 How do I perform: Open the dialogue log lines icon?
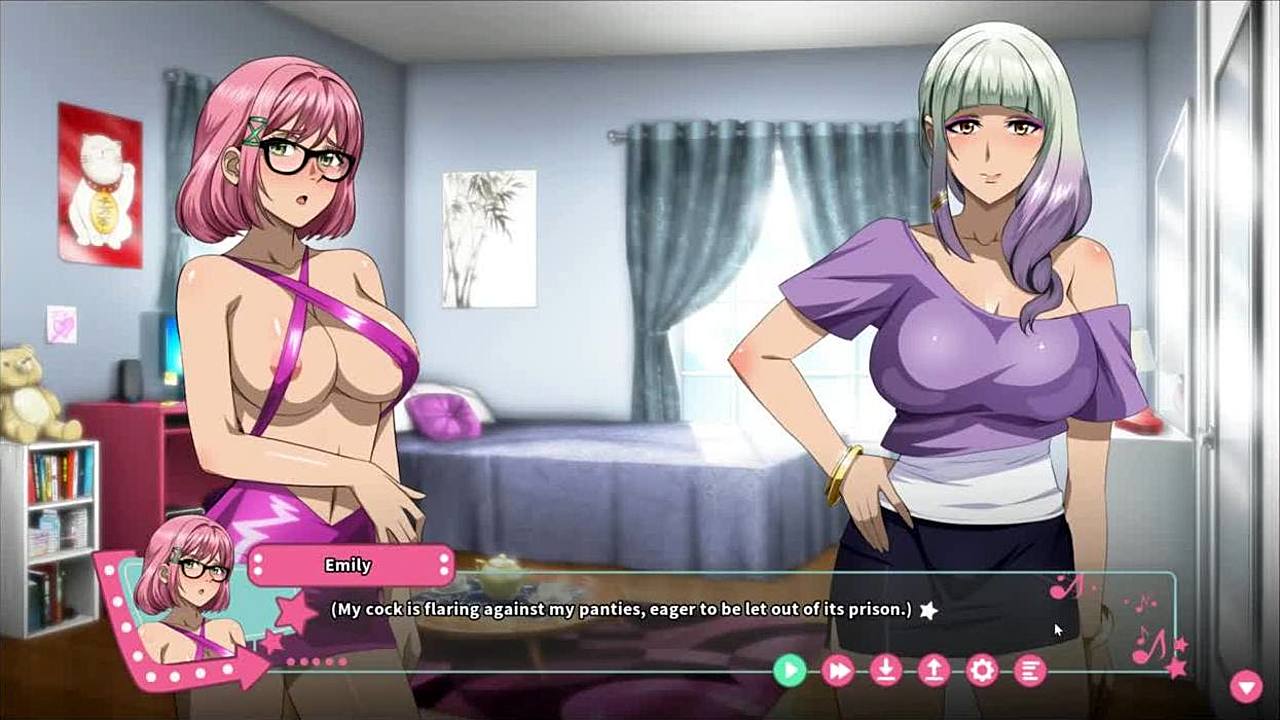[1030, 670]
